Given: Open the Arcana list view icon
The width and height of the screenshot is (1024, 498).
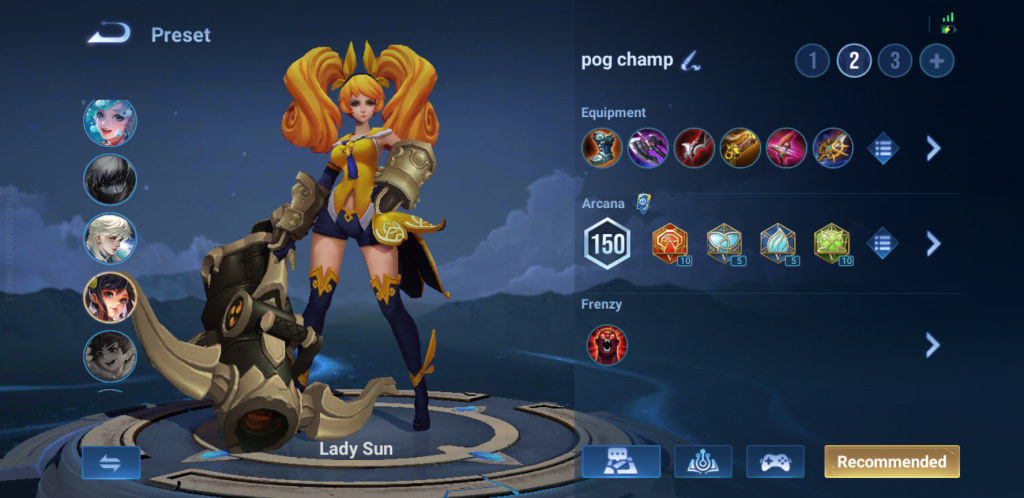Looking at the screenshot, I should click(882, 243).
